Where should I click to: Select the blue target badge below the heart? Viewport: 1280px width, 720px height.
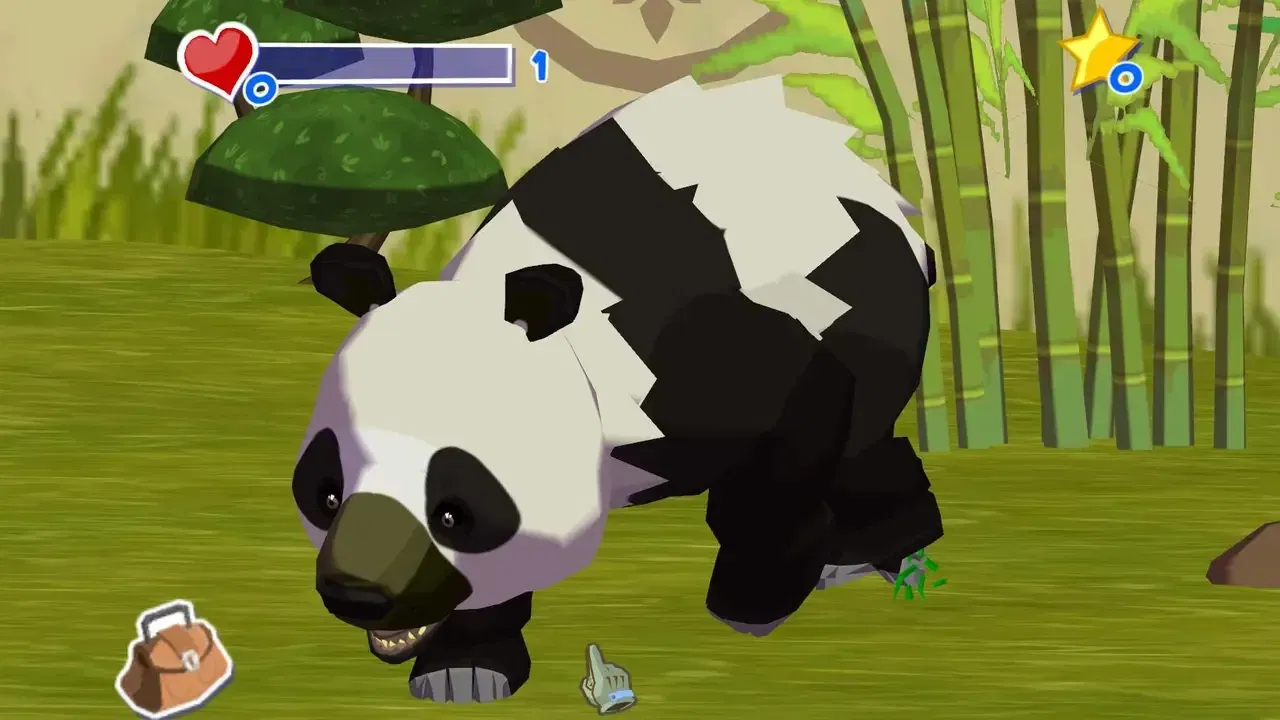coord(259,88)
